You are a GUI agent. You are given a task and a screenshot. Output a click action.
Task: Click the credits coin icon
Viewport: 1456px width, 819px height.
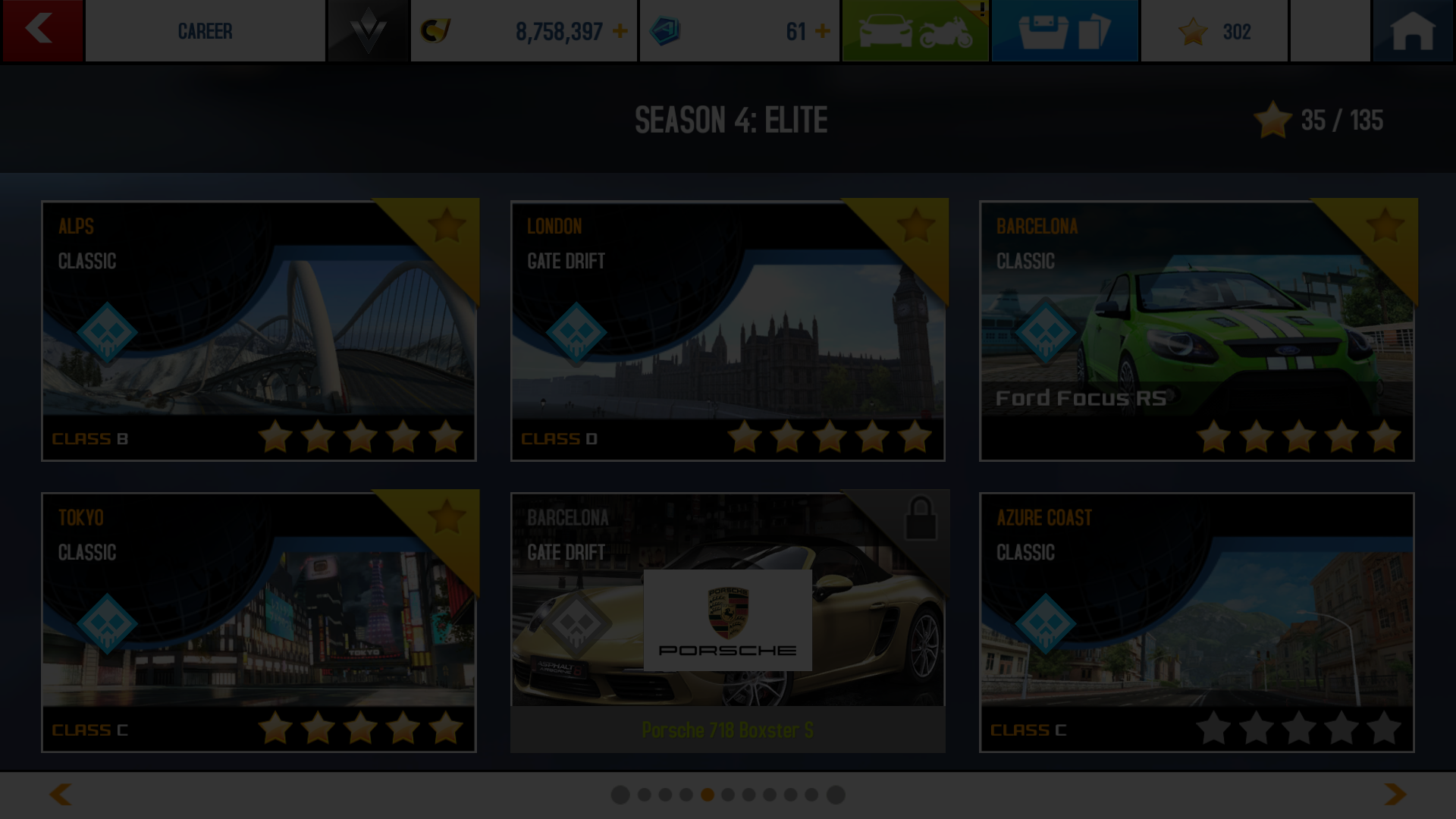click(436, 31)
